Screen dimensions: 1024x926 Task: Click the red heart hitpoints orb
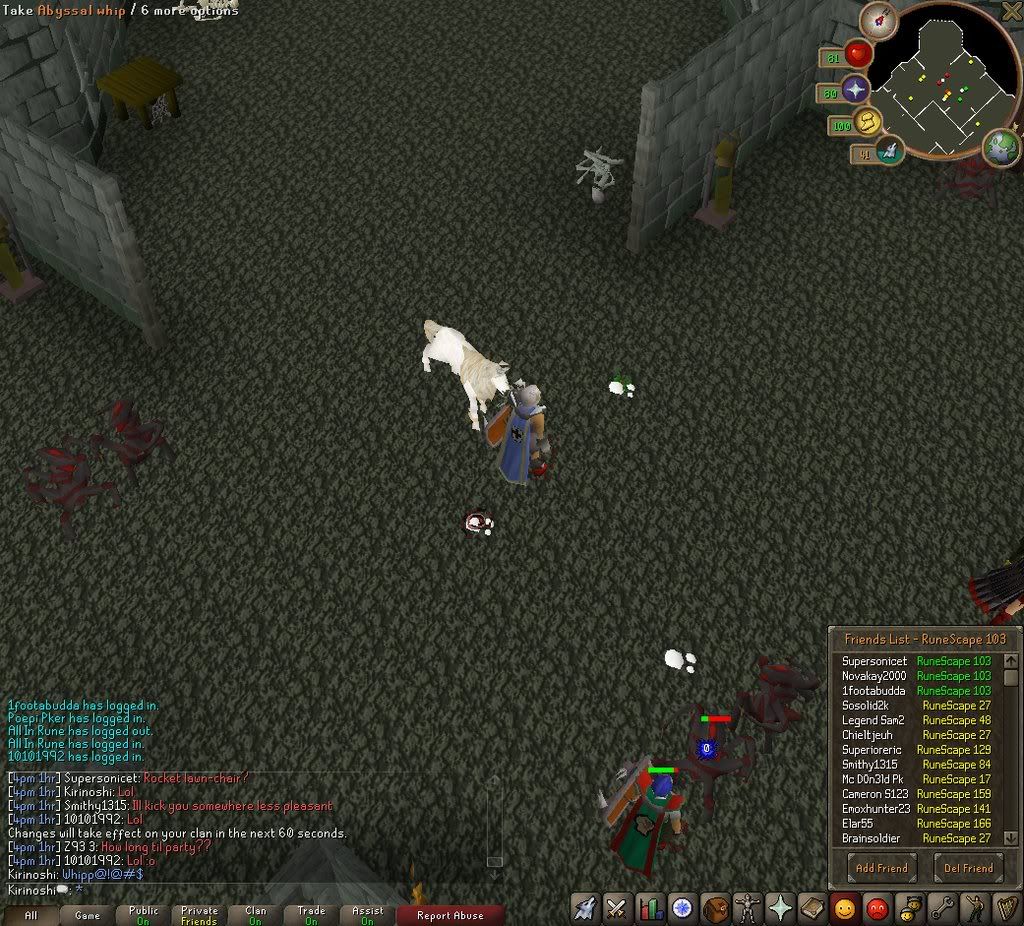coord(858,55)
